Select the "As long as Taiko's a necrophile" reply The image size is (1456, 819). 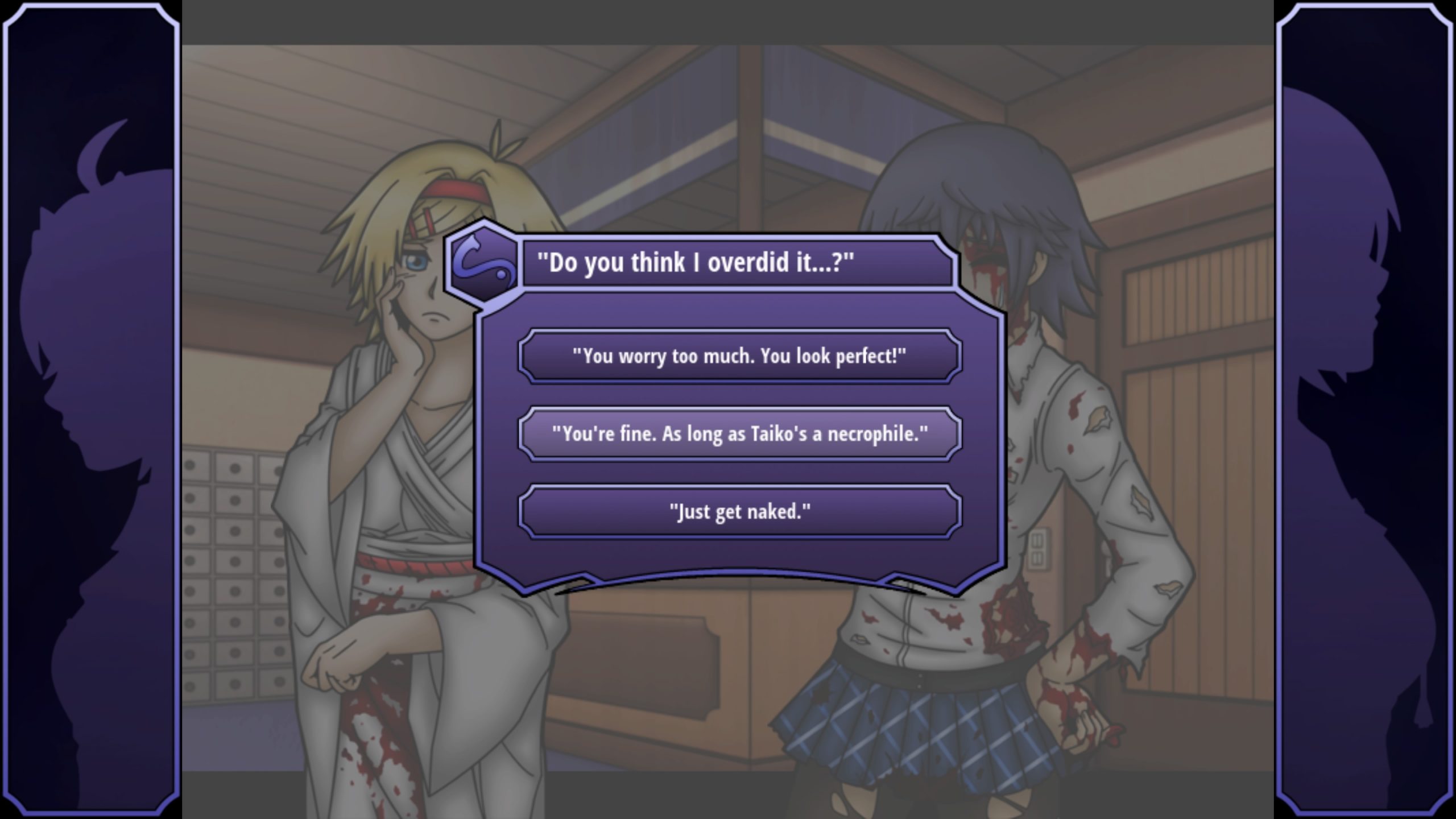pyautogui.click(x=739, y=434)
